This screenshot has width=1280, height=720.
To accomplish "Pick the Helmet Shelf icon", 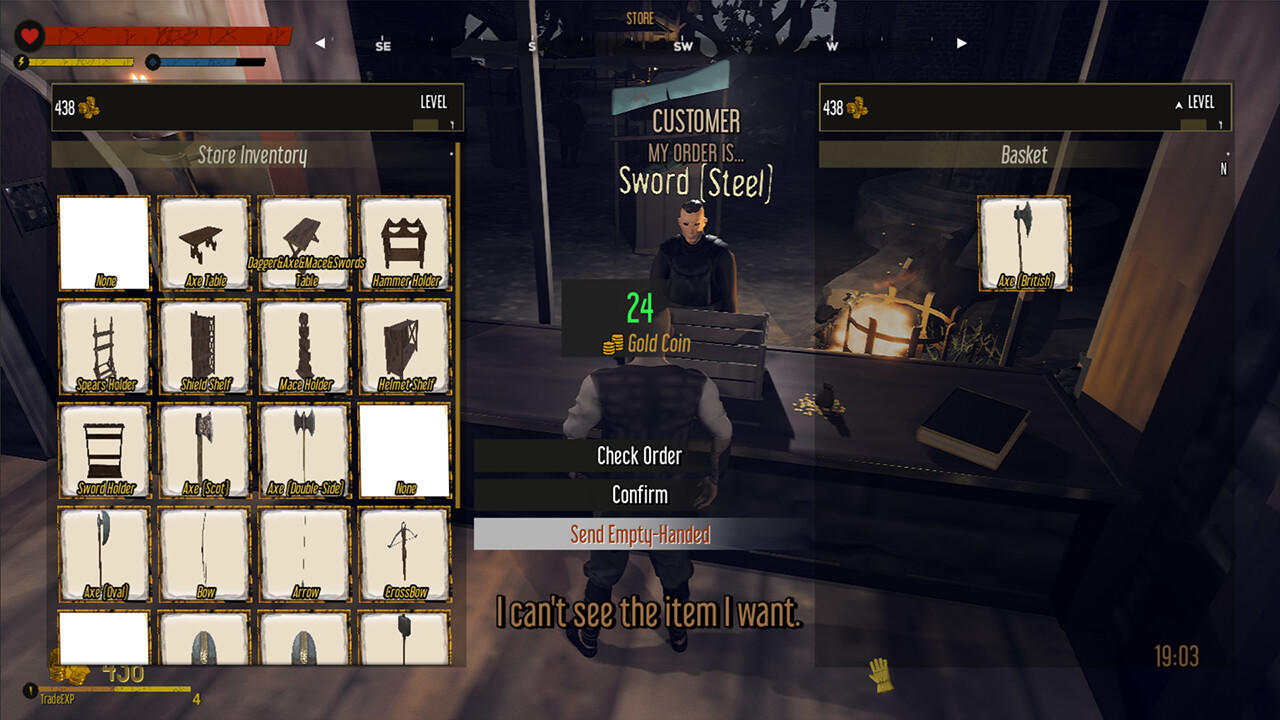I will 403,345.
